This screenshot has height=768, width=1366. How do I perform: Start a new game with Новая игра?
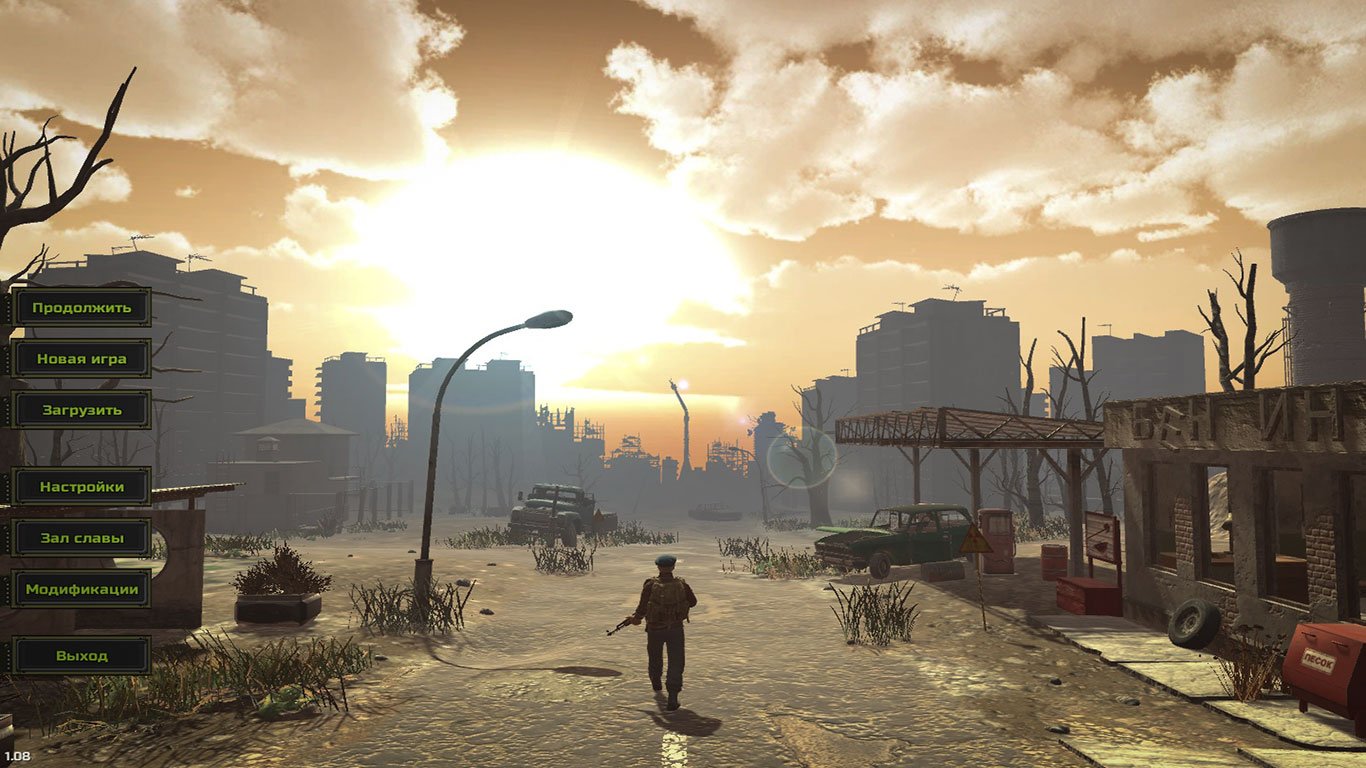click(81, 358)
